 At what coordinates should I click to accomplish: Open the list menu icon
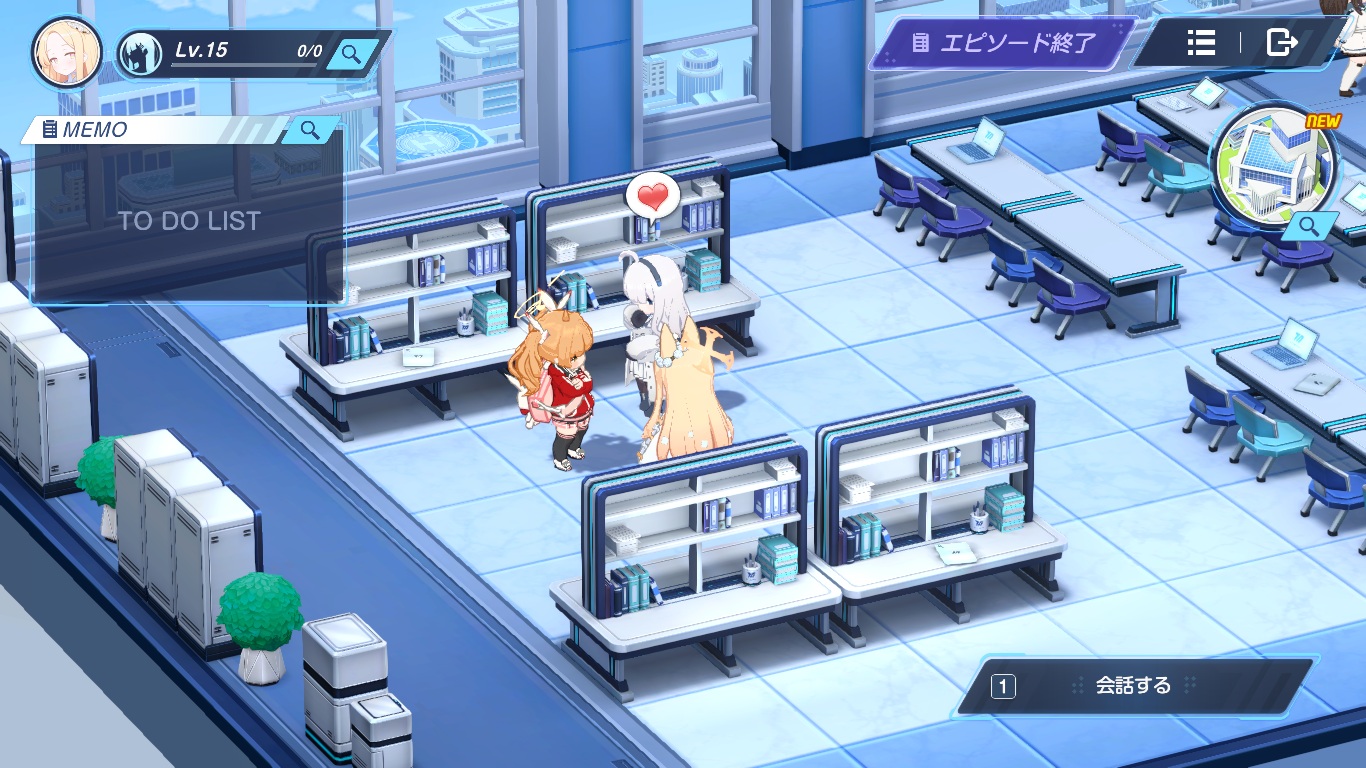click(1201, 42)
